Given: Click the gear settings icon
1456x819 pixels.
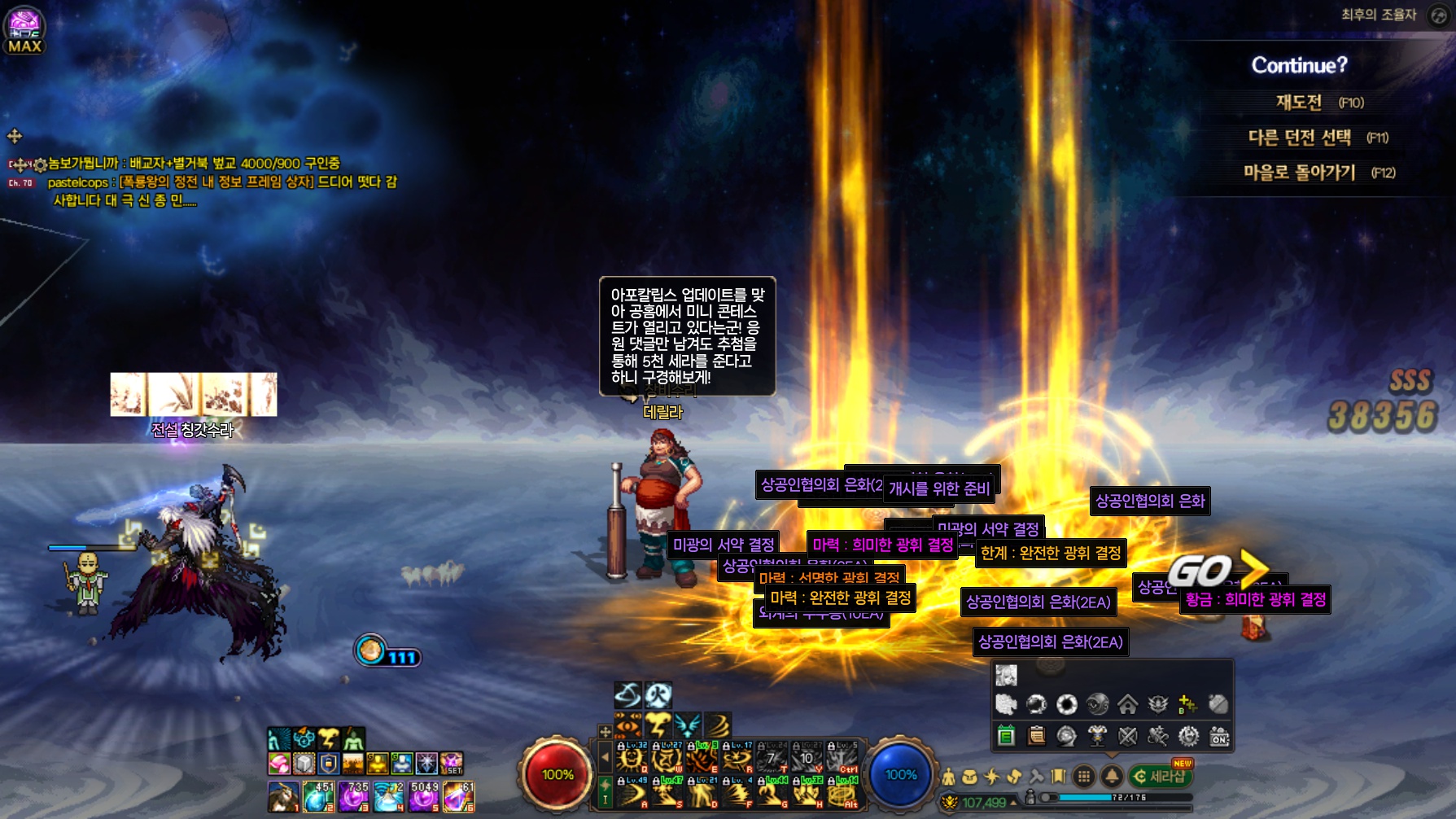Looking at the screenshot, I should 1188,737.
